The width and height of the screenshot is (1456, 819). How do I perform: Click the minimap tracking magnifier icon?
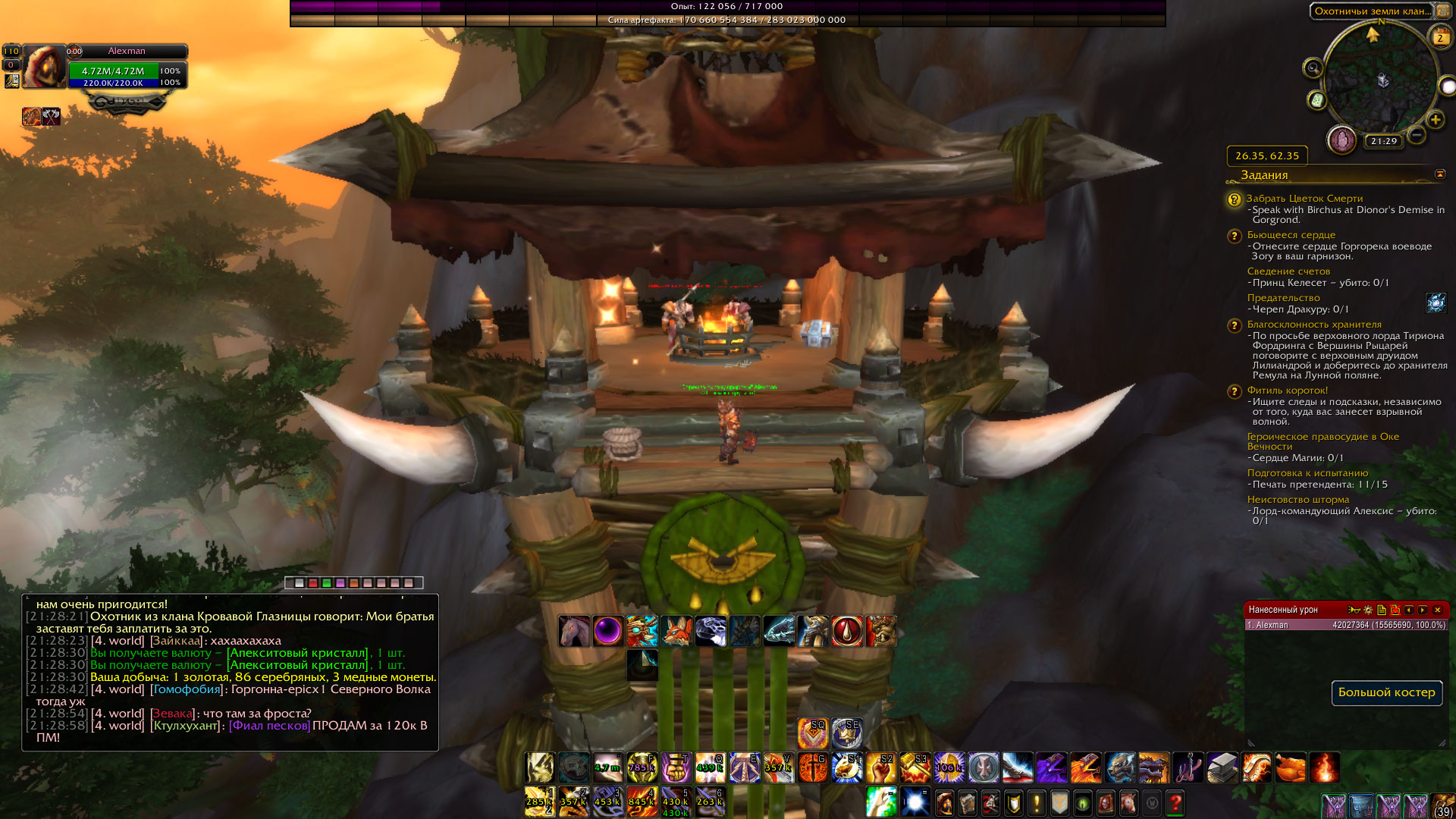coord(1313,69)
